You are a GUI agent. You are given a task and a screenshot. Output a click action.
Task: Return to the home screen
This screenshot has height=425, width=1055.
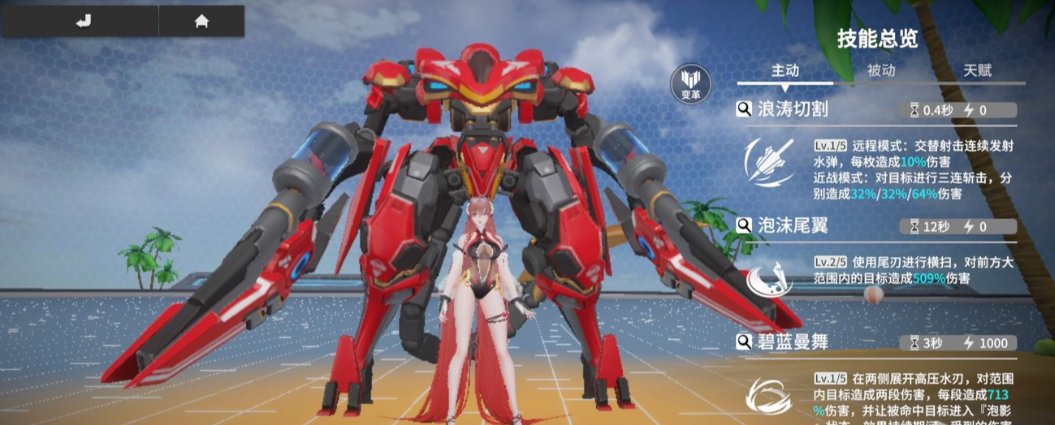pyautogui.click(x=201, y=21)
